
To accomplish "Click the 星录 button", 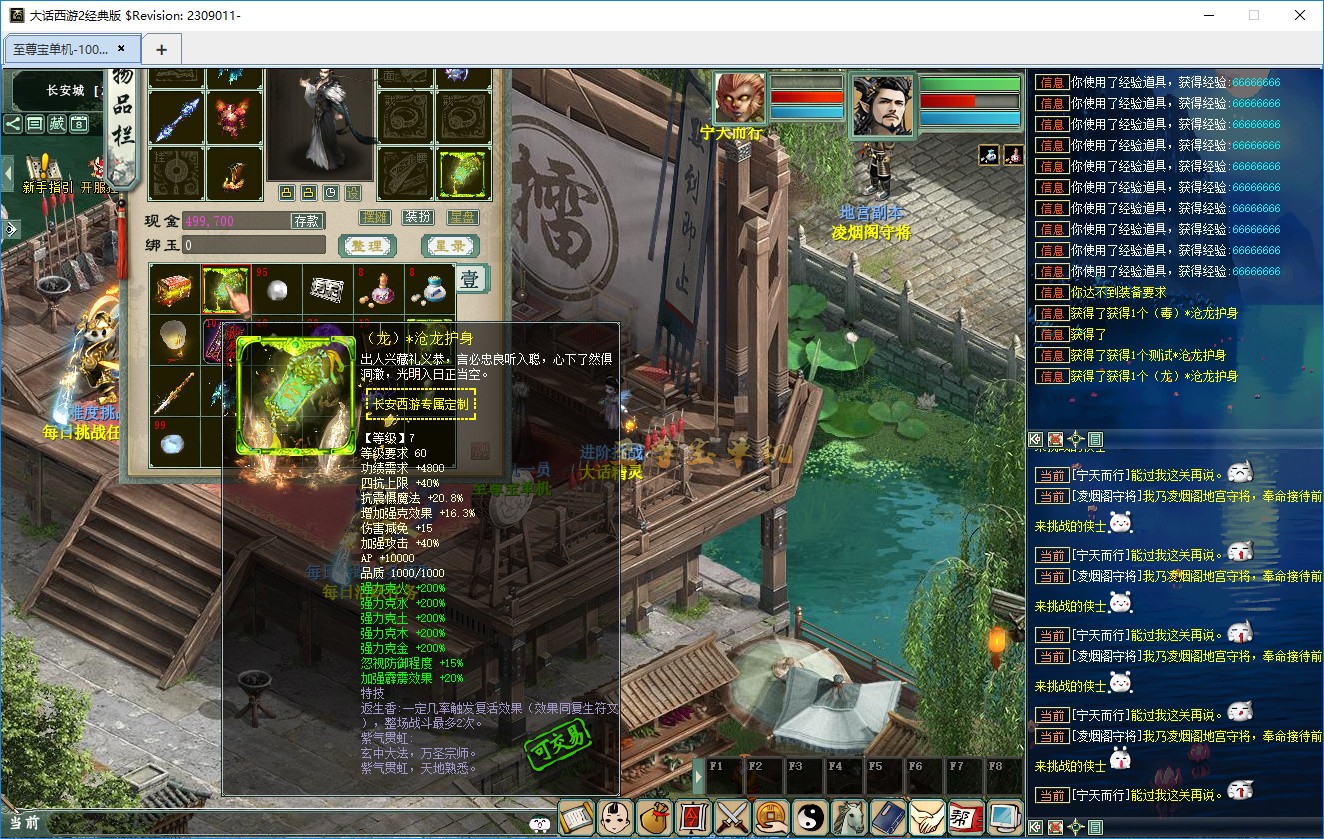I will pyautogui.click(x=450, y=245).
